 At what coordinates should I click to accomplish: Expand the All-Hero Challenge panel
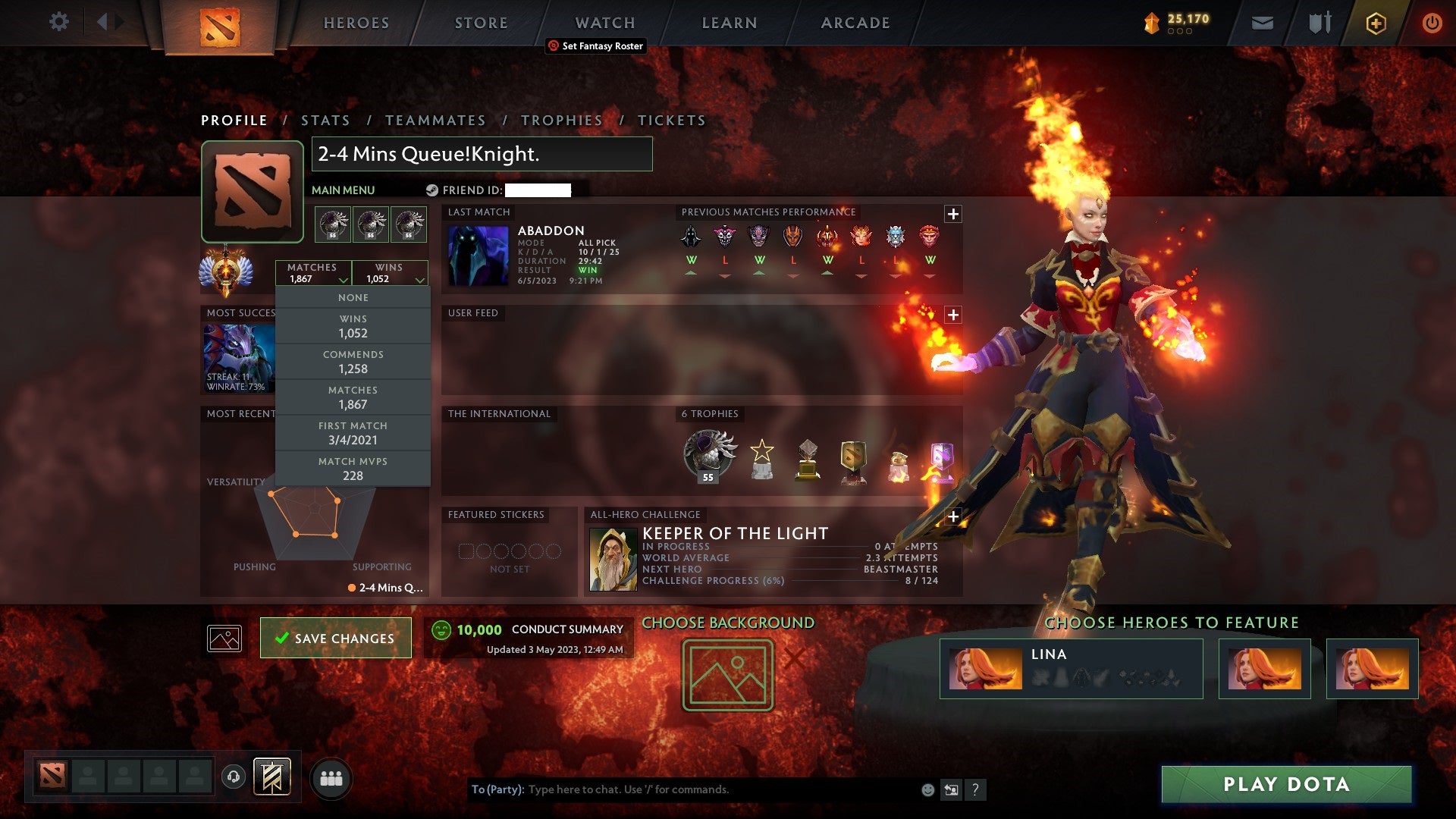(954, 515)
